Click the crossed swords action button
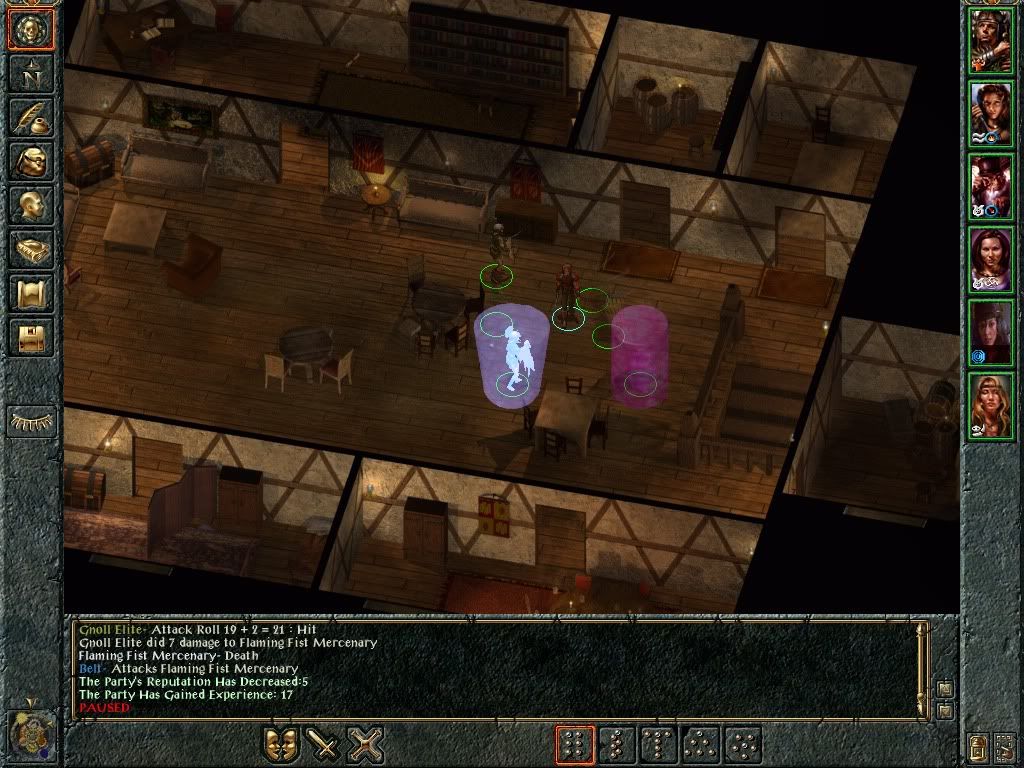Image resolution: width=1024 pixels, height=768 pixels. (x=366, y=745)
